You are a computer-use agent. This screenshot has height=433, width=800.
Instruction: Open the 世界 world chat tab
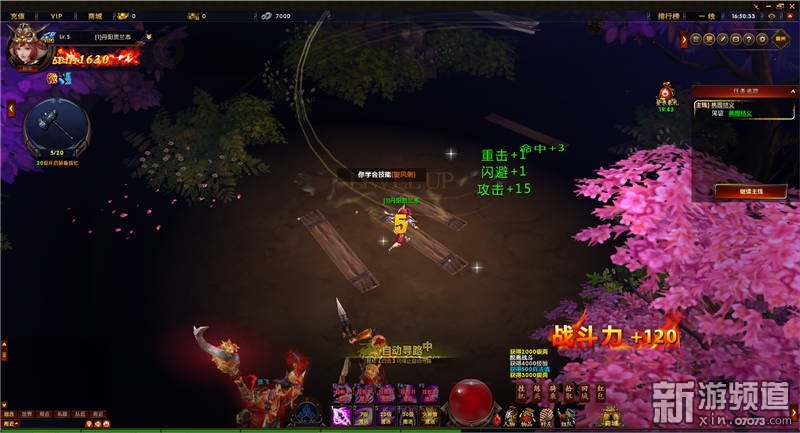28,413
